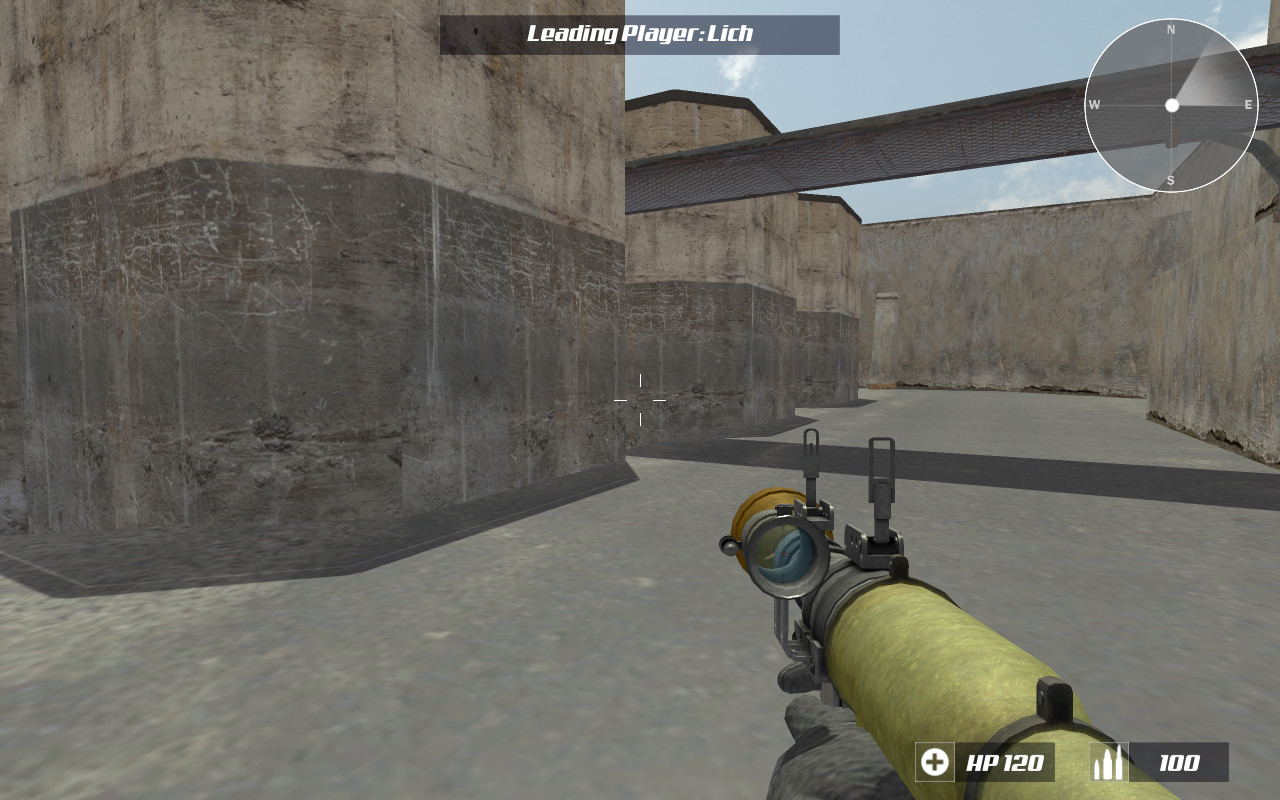Click the ammo count showing 100
The height and width of the screenshot is (800, 1280).
1180,763
